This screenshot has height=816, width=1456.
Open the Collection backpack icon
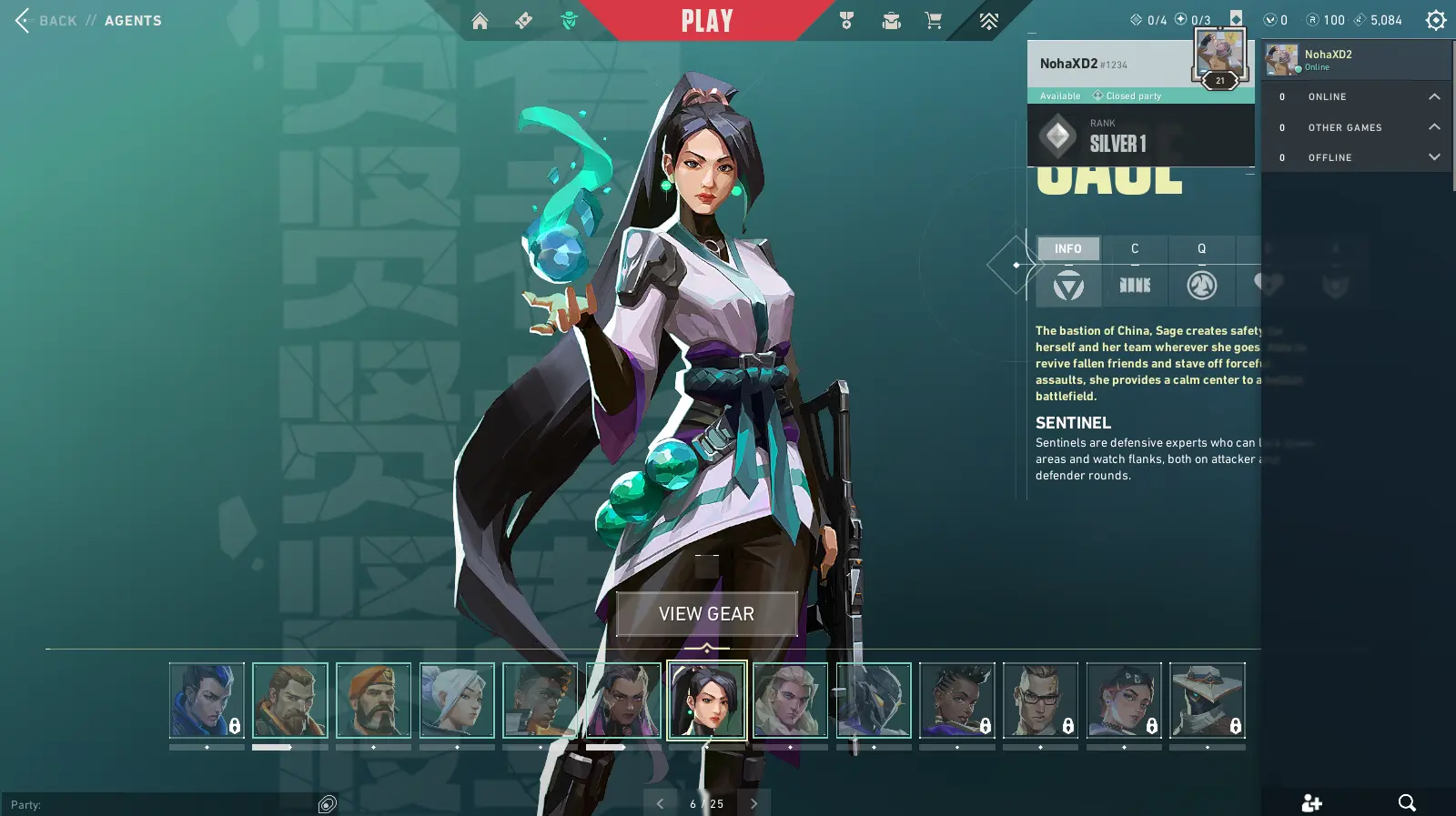click(x=891, y=19)
